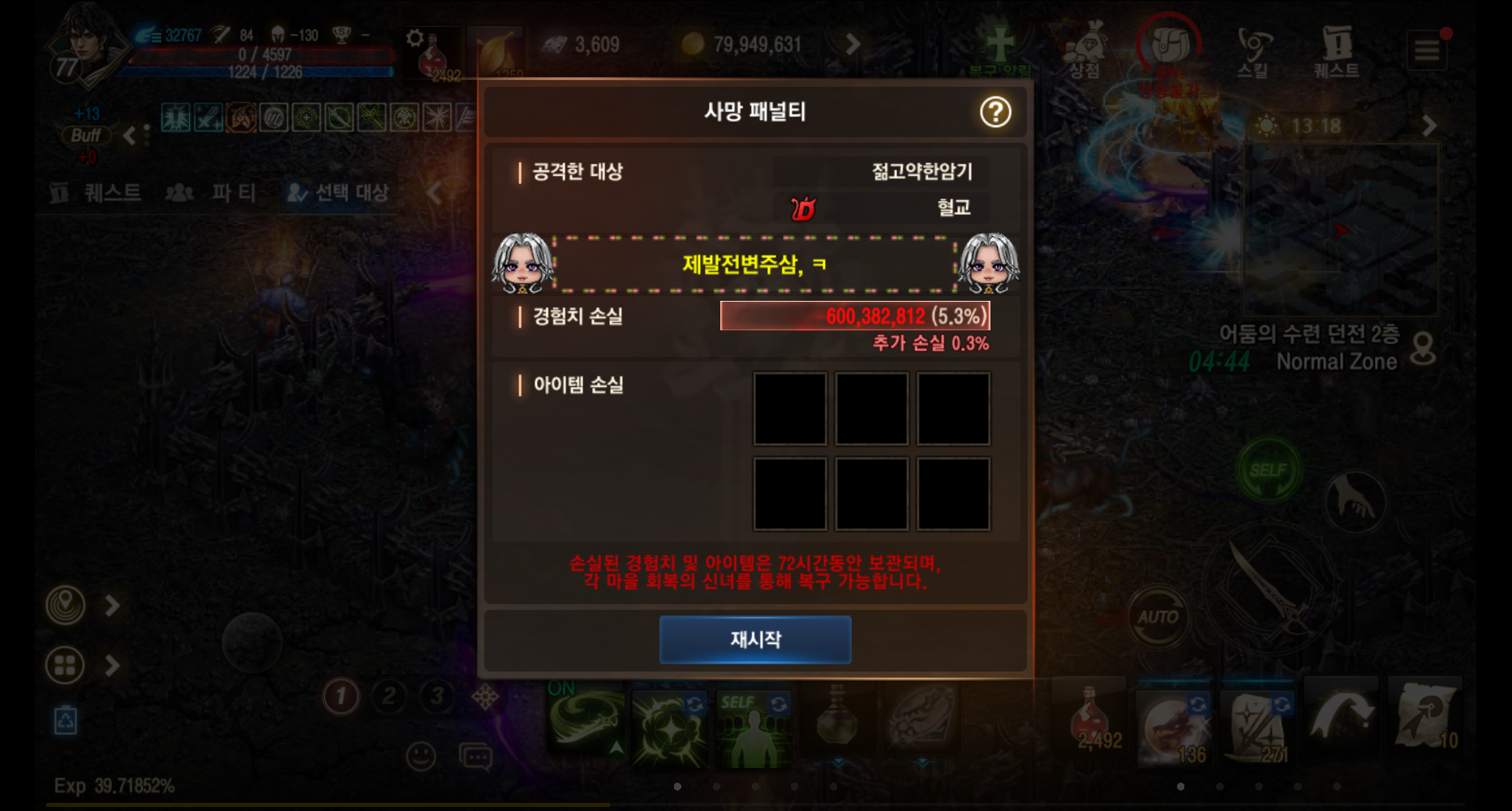Click an empty 아이템 손실 item slot

tap(789, 411)
